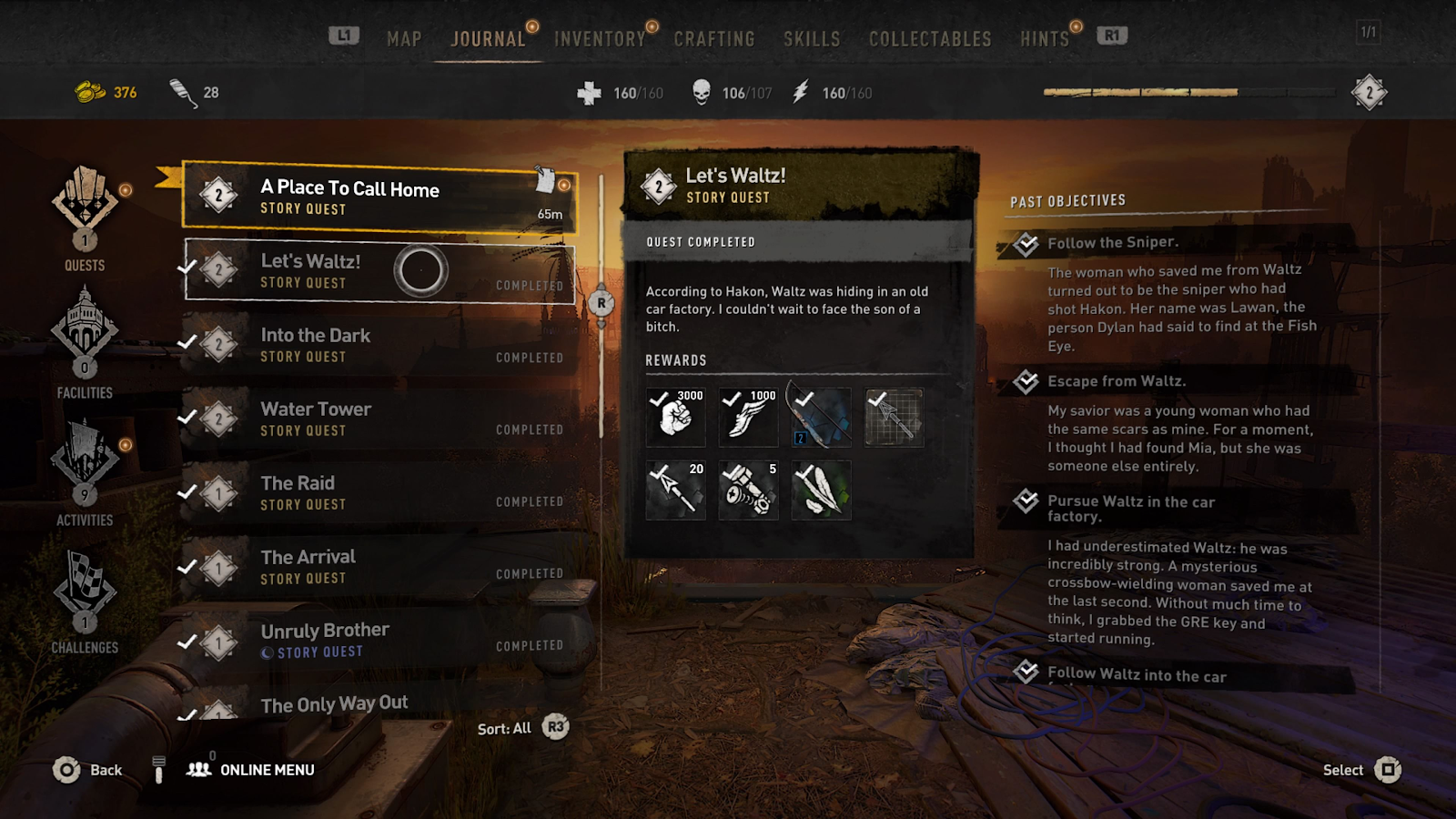Select The Raid quest row
Image resolution: width=1456 pixels, height=819 pixels.
coord(379,492)
